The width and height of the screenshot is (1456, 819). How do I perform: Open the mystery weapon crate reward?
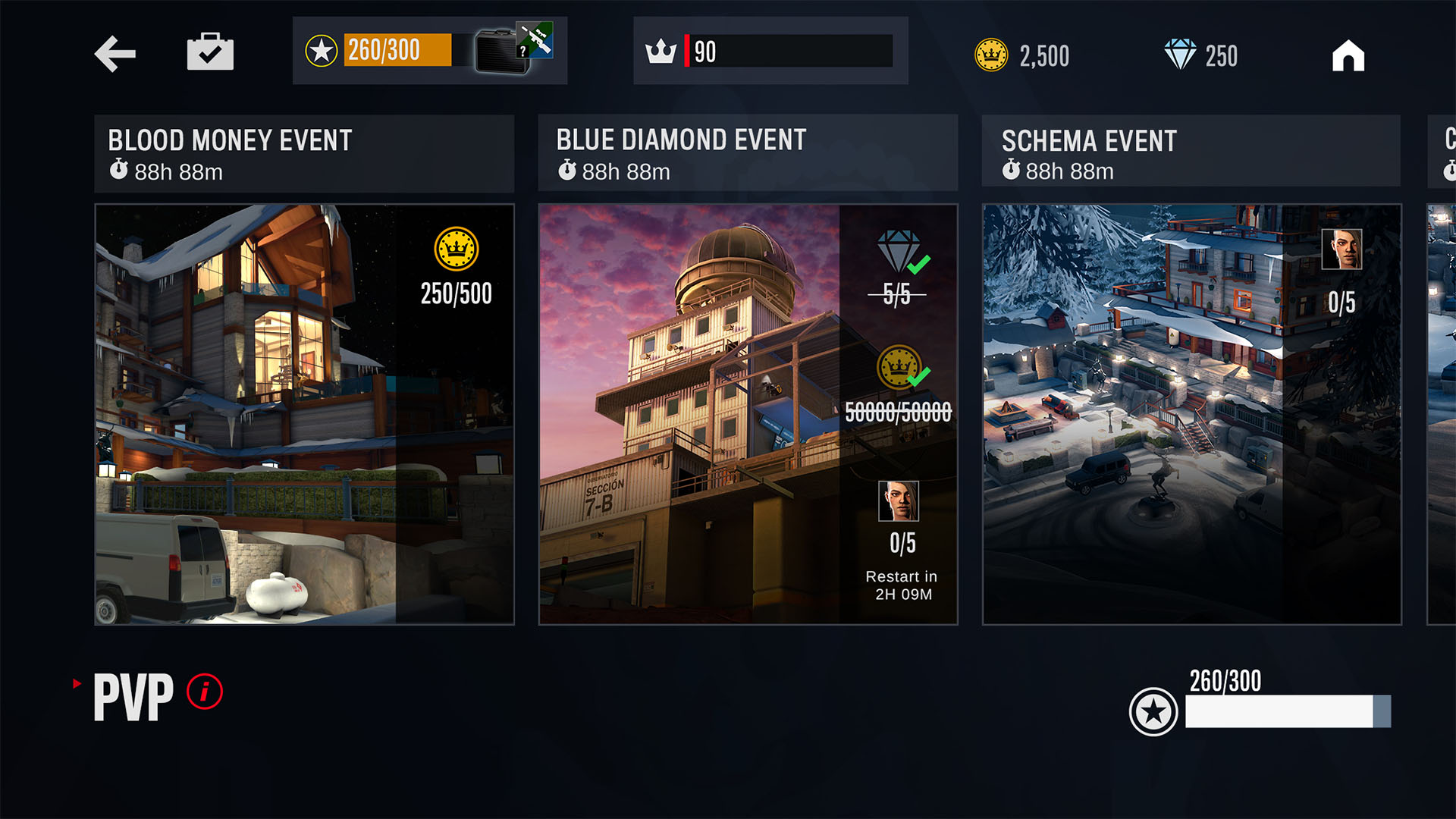point(513,49)
